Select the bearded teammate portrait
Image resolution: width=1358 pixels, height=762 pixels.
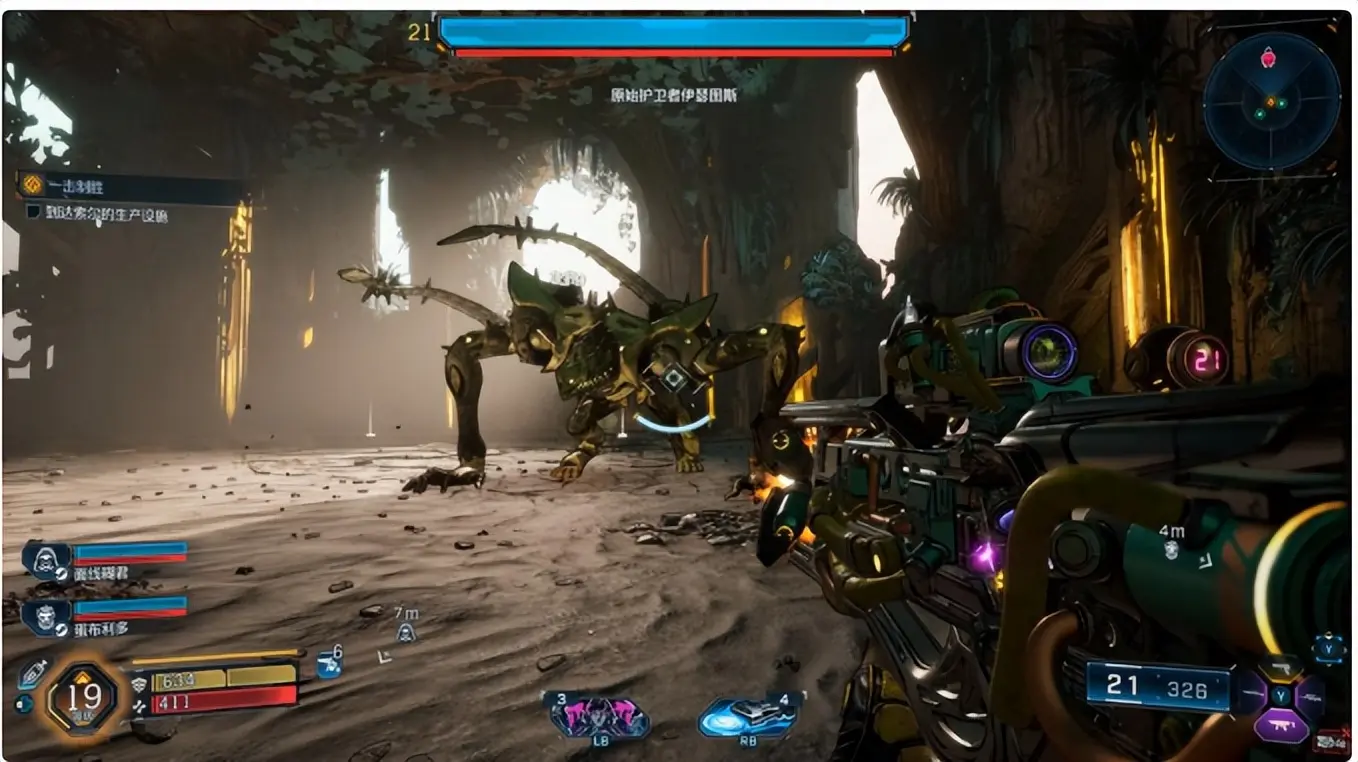46,617
